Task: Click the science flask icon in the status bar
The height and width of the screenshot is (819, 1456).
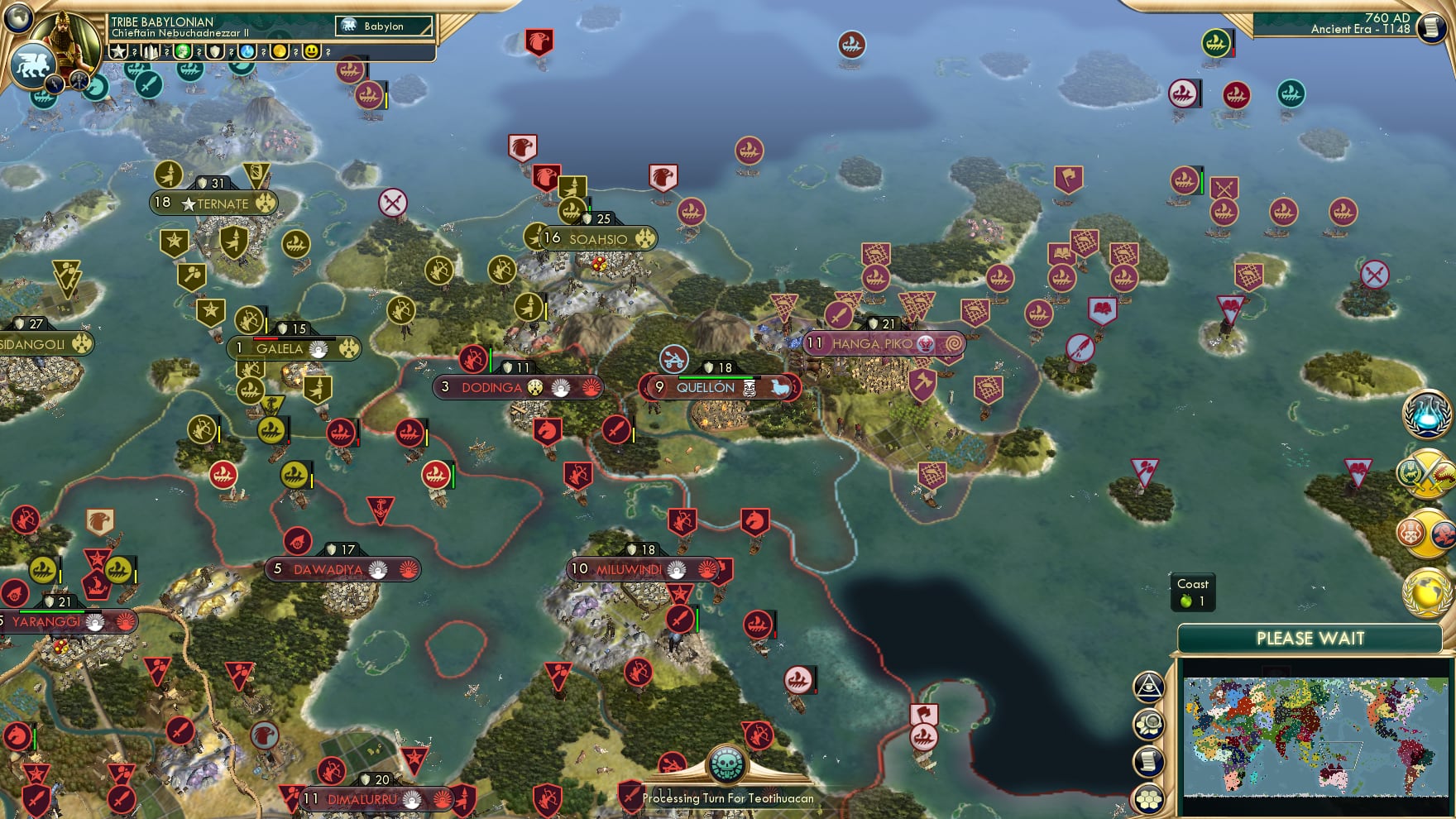Action: click(247, 51)
